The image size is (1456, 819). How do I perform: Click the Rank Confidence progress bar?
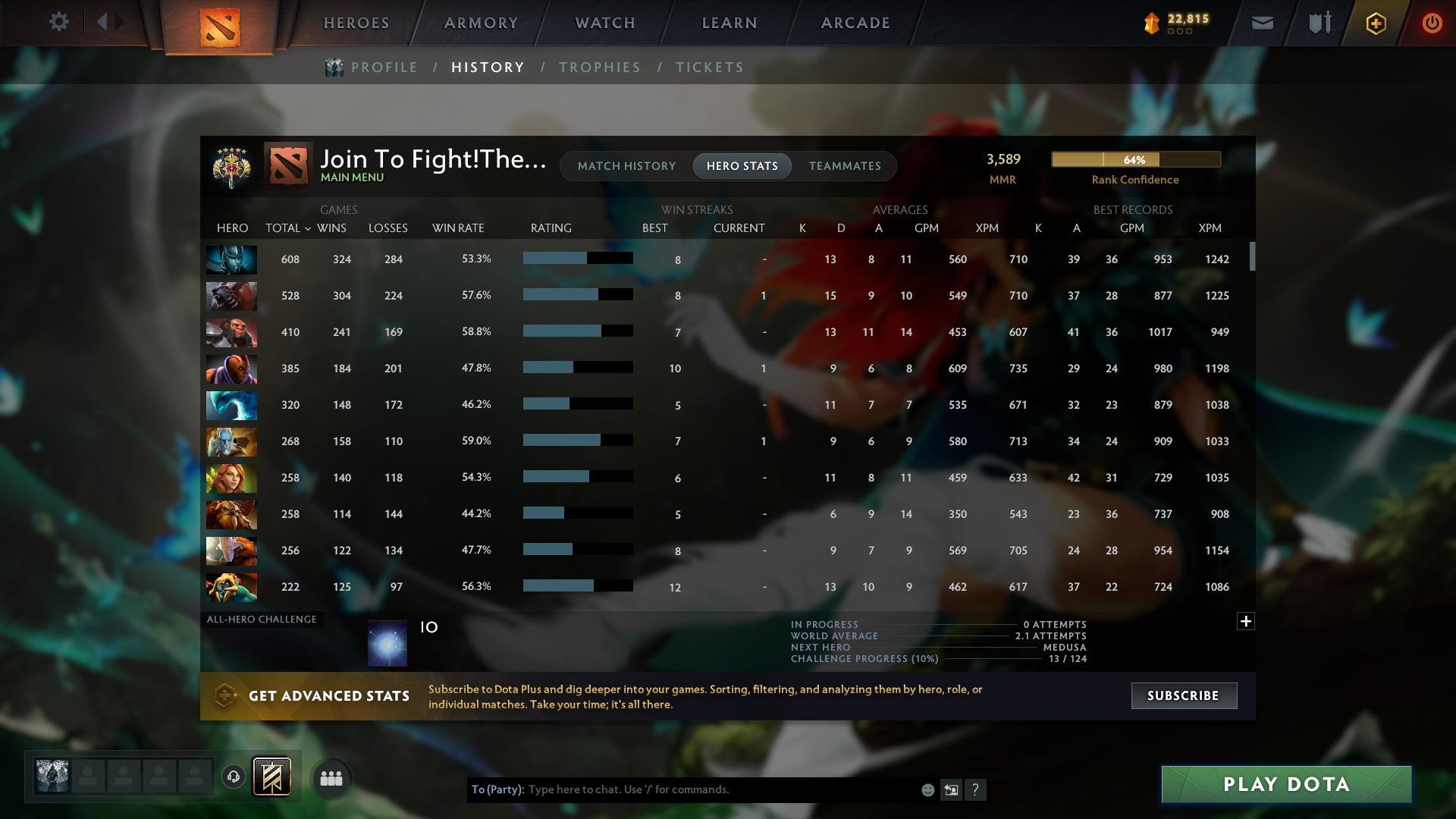(1135, 159)
